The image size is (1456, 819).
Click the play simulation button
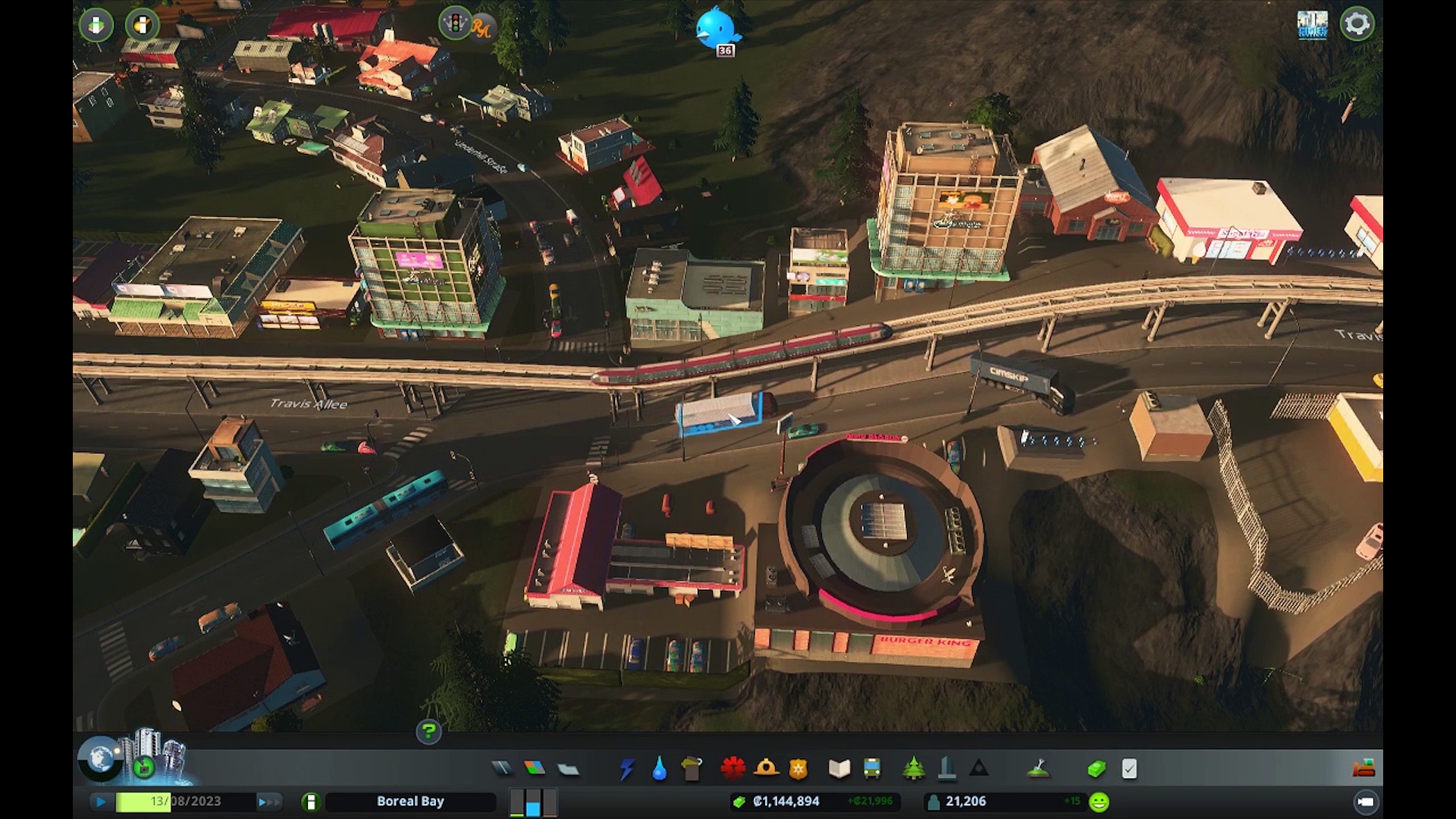100,802
